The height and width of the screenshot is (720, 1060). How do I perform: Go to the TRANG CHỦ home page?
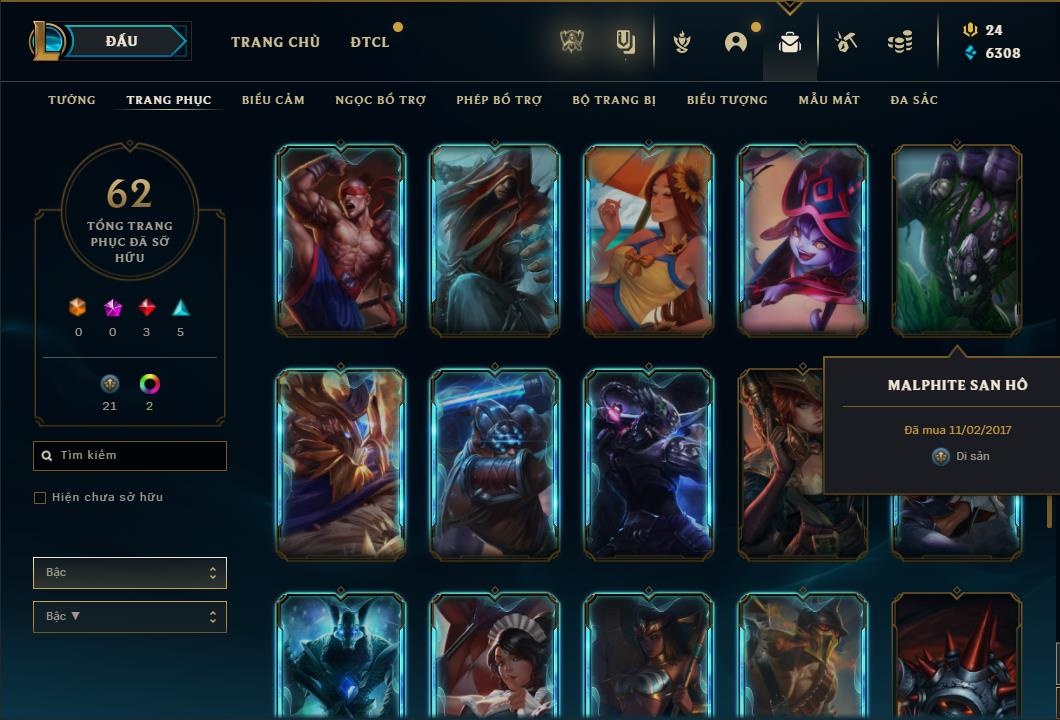(275, 42)
